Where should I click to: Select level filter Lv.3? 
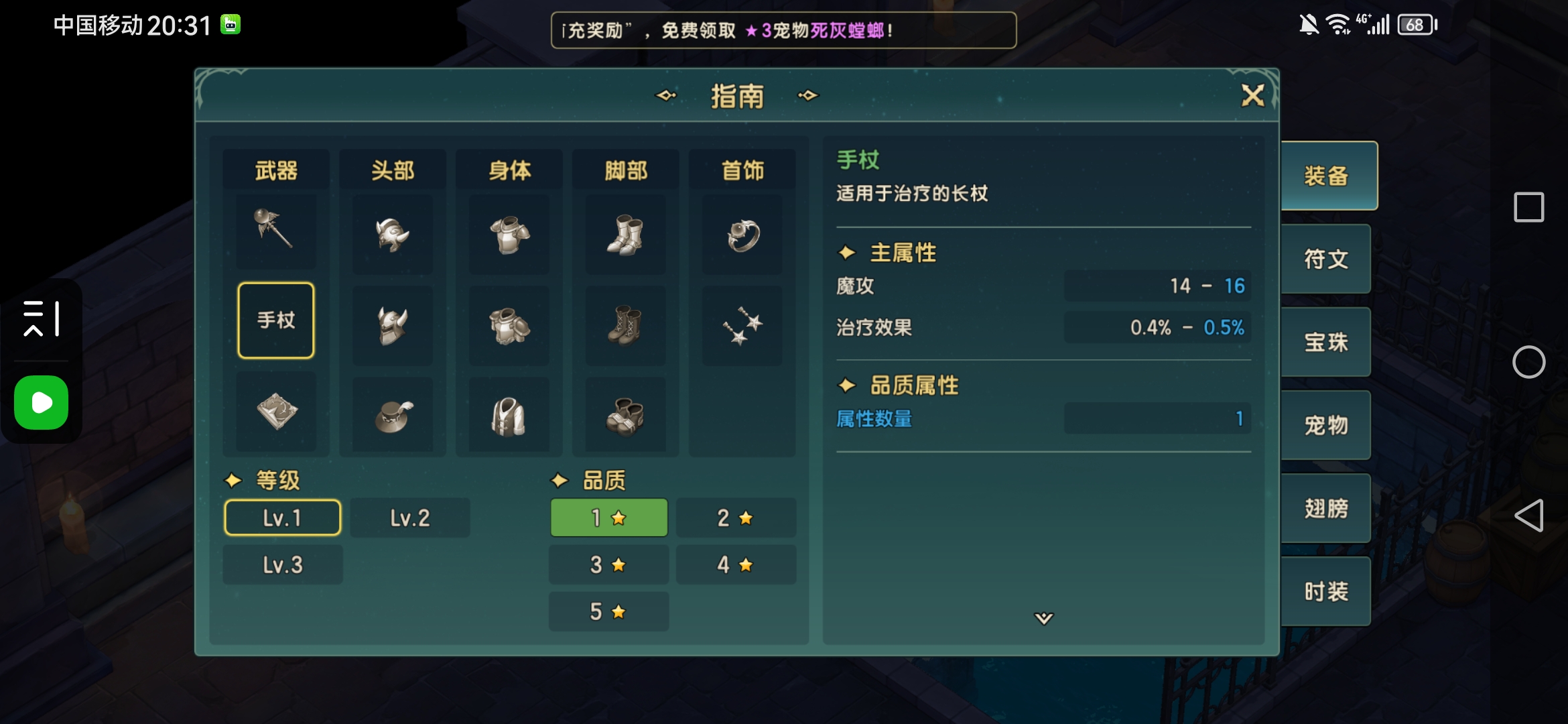coord(282,564)
